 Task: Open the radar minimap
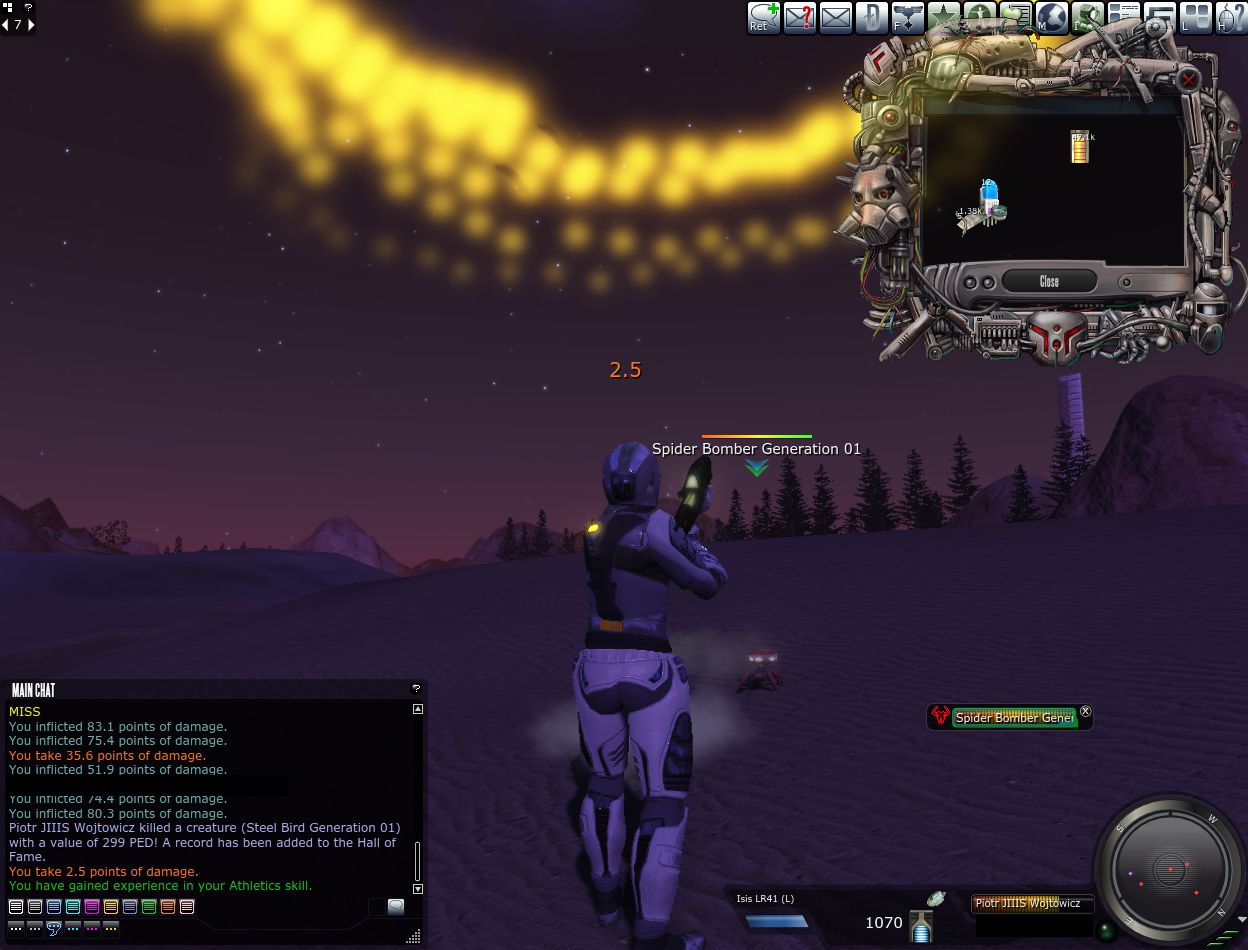pos(1169,869)
